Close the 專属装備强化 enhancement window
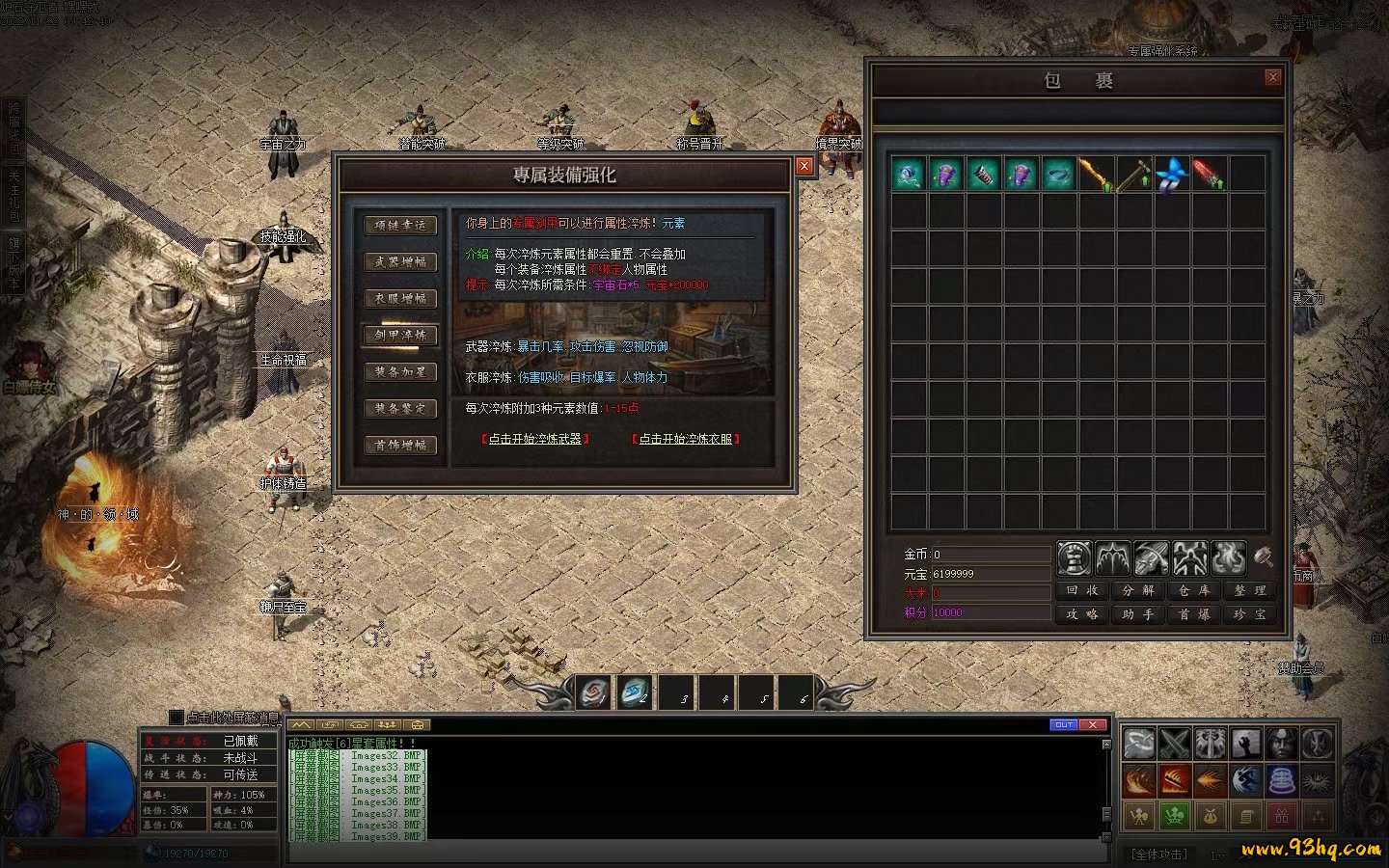 pos(803,166)
